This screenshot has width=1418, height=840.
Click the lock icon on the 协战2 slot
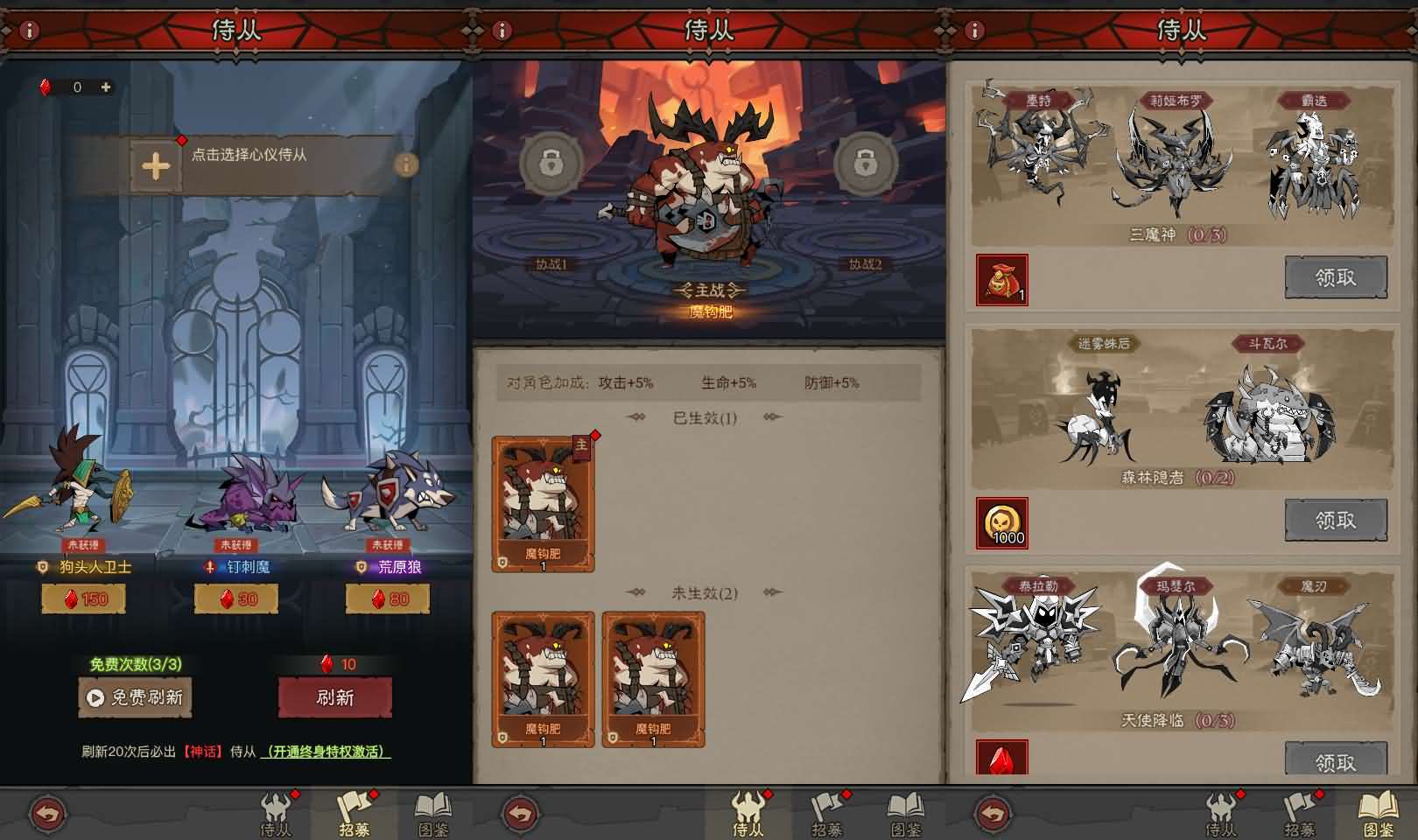click(867, 164)
